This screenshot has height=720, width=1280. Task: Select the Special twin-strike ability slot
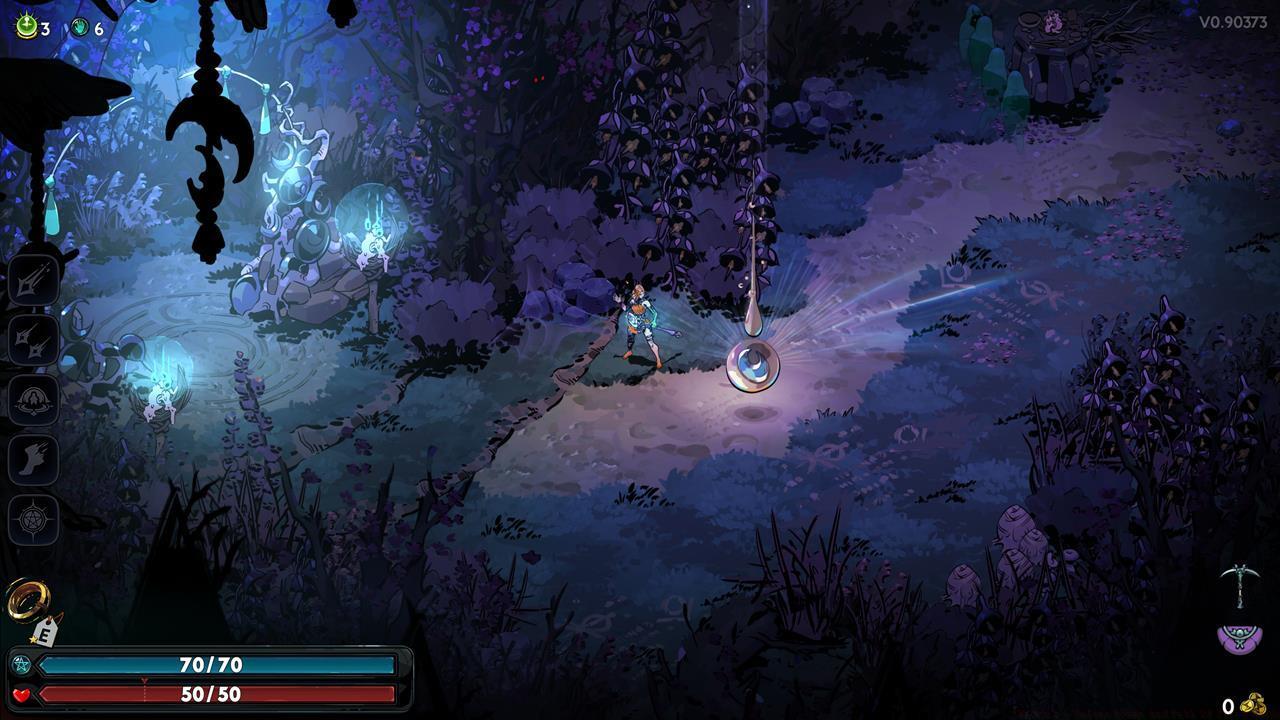click(x=34, y=340)
